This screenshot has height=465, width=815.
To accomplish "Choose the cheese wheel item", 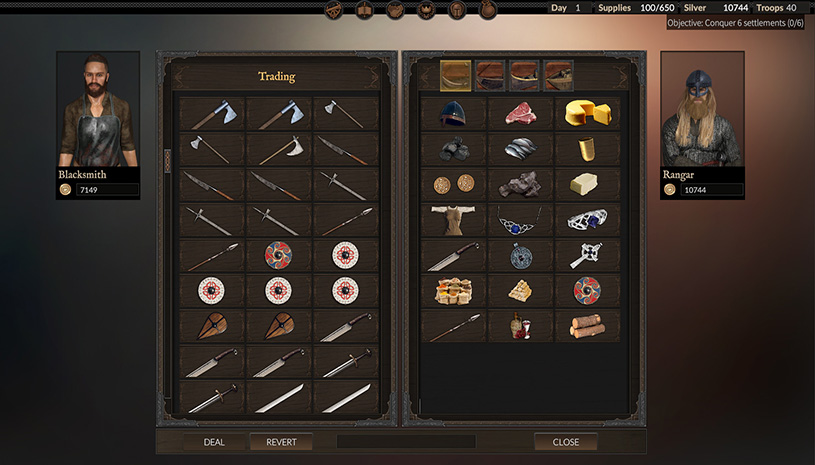I will (x=587, y=113).
